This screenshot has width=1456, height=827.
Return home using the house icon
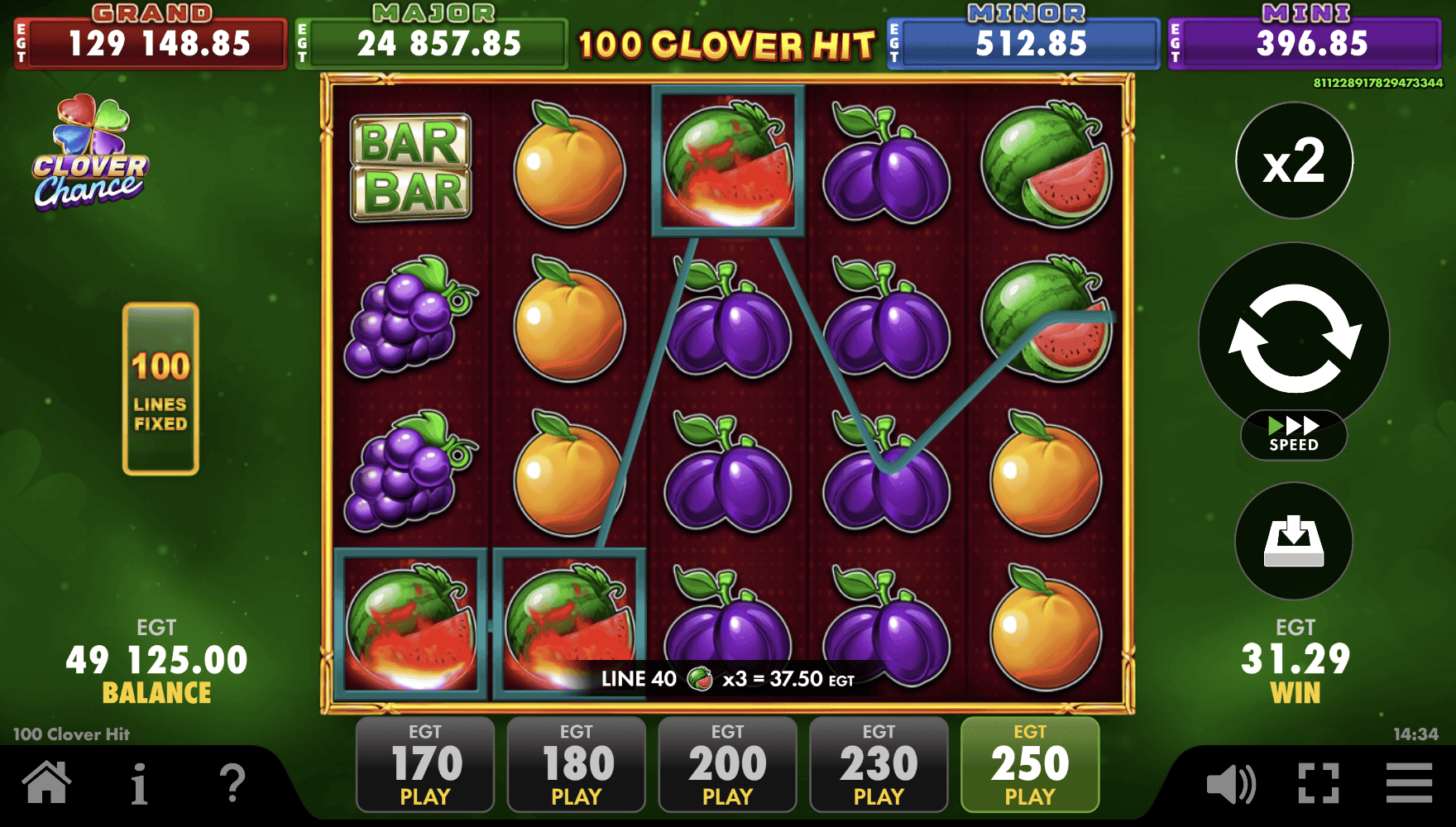(47, 782)
